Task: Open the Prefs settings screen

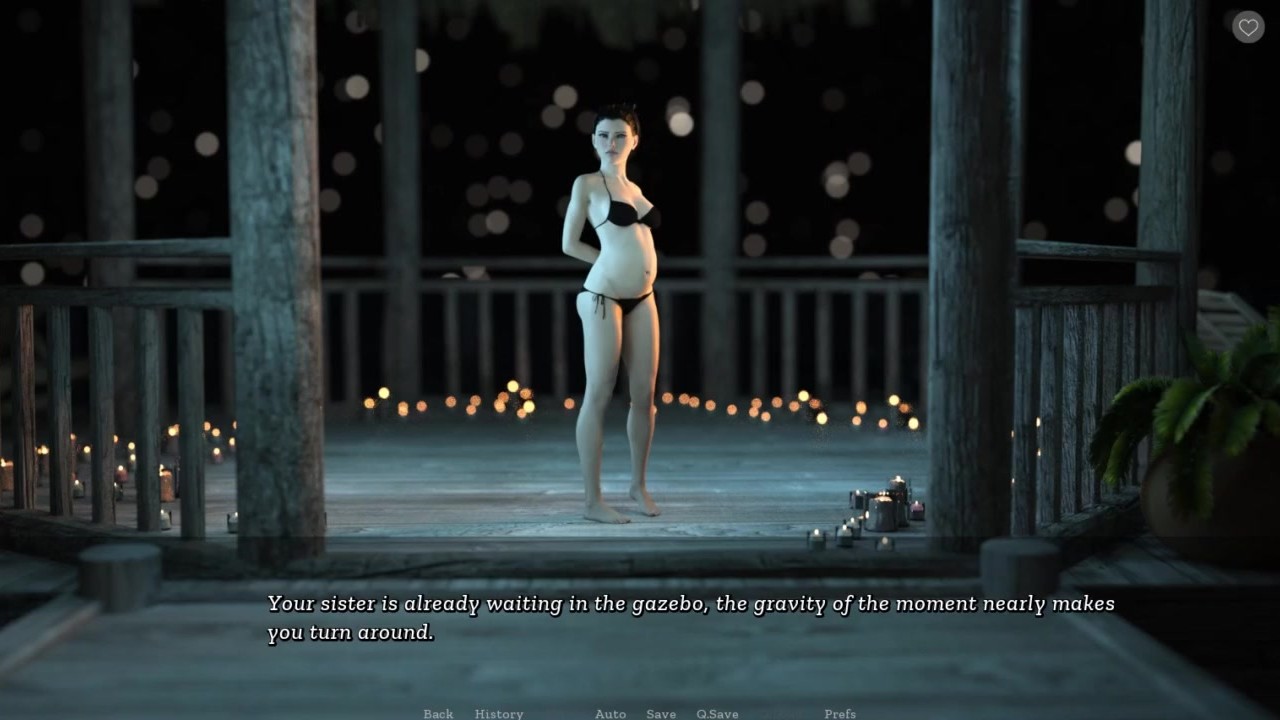Action: click(x=840, y=713)
